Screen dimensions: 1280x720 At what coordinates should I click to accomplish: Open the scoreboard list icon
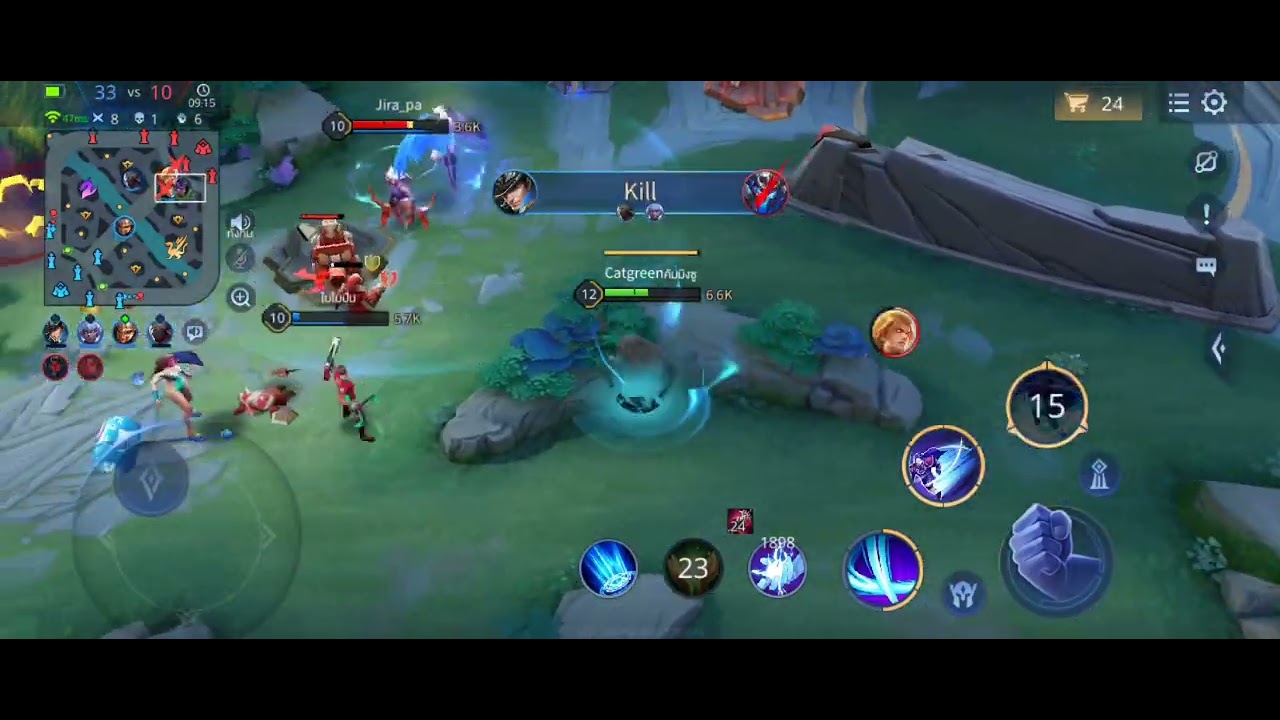(1178, 103)
